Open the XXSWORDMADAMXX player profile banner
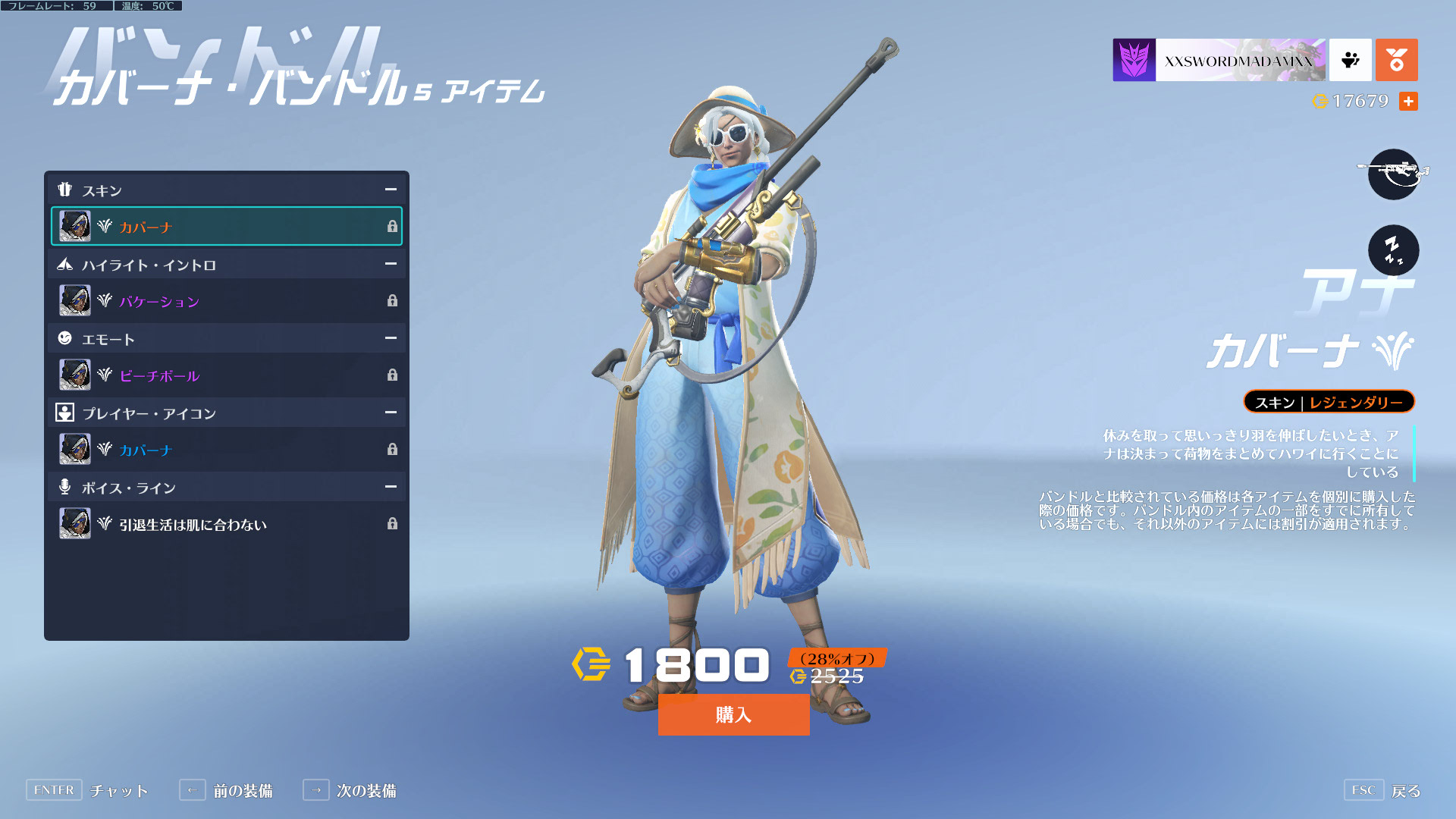Image resolution: width=1456 pixels, height=819 pixels. pos(1219,60)
